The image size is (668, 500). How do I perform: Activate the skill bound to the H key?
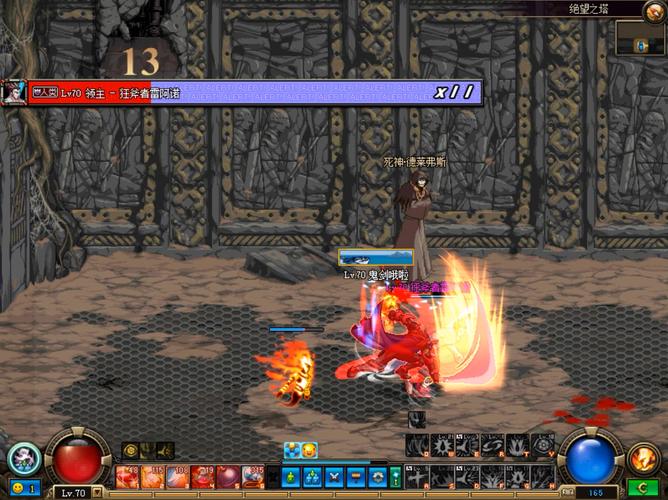542,476
